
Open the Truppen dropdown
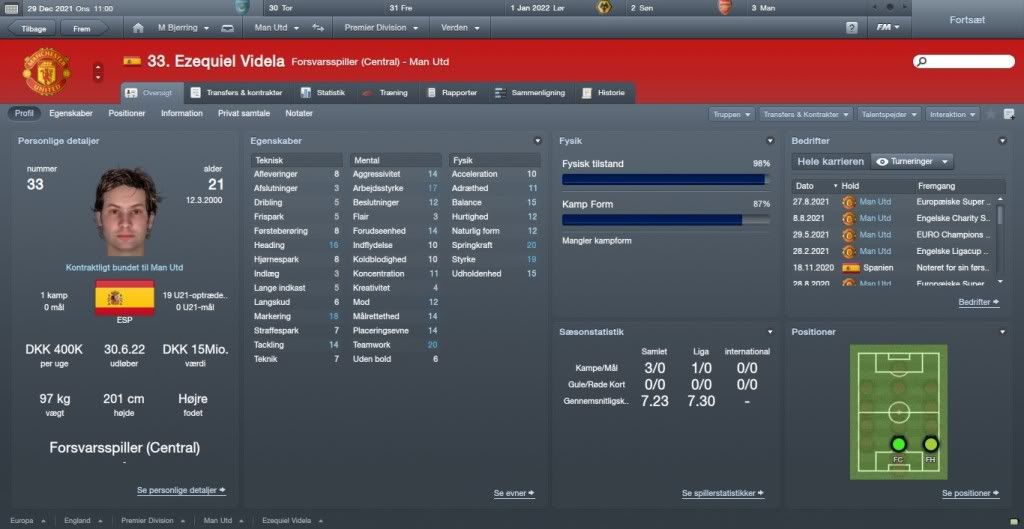pos(731,115)
